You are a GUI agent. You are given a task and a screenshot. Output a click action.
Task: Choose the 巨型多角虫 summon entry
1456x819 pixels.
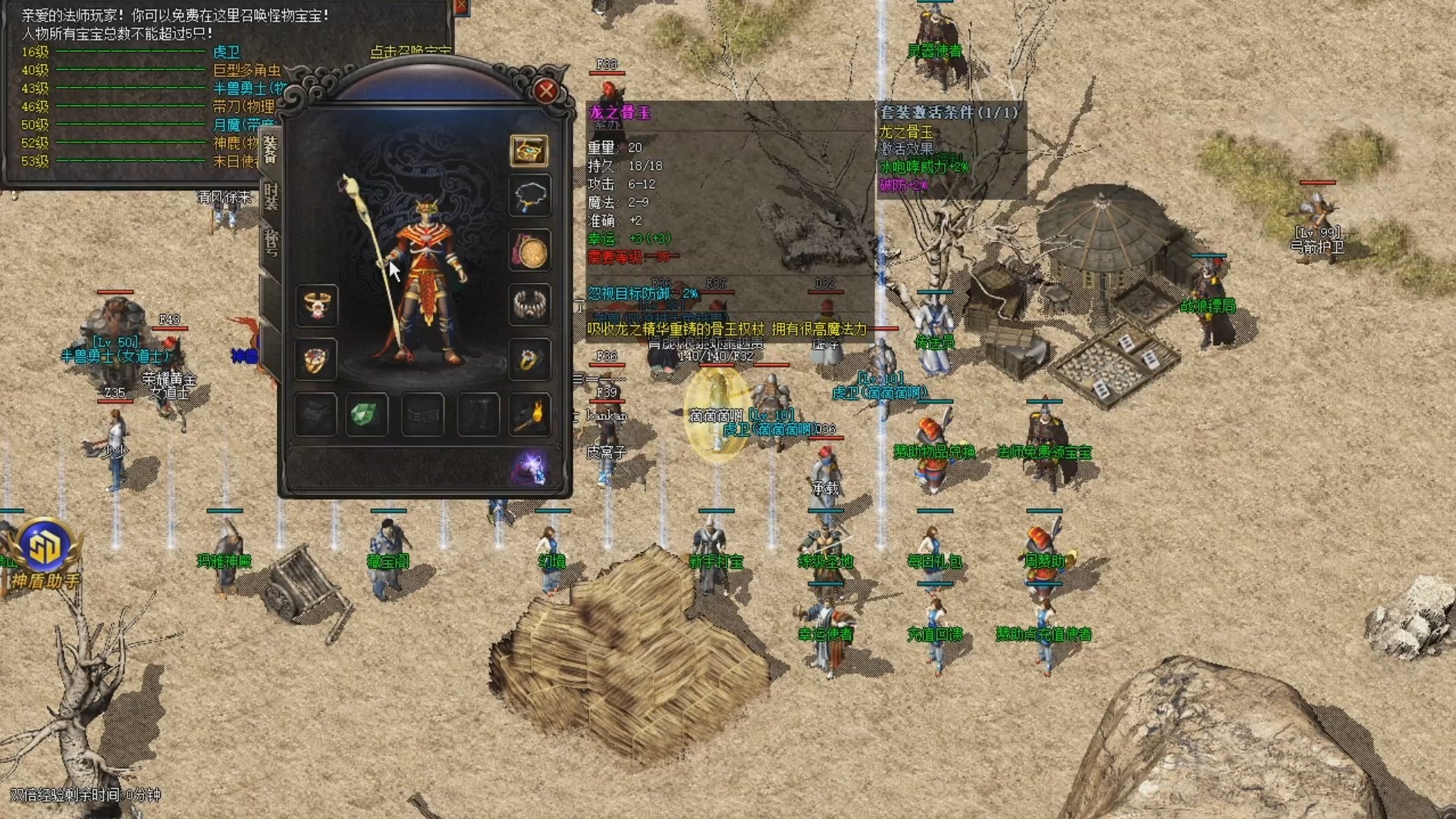(x=246, y=70)
